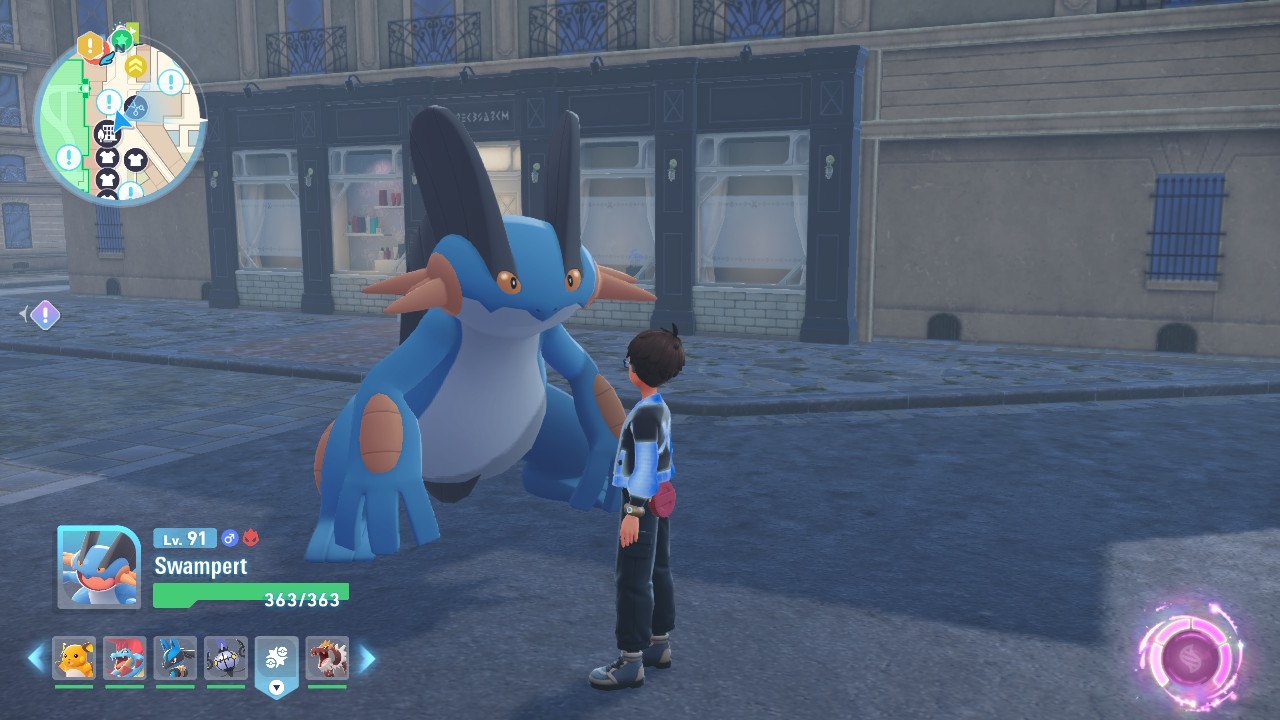
Task: Select the green star marker on the minimap
Action: coord(122,39)
